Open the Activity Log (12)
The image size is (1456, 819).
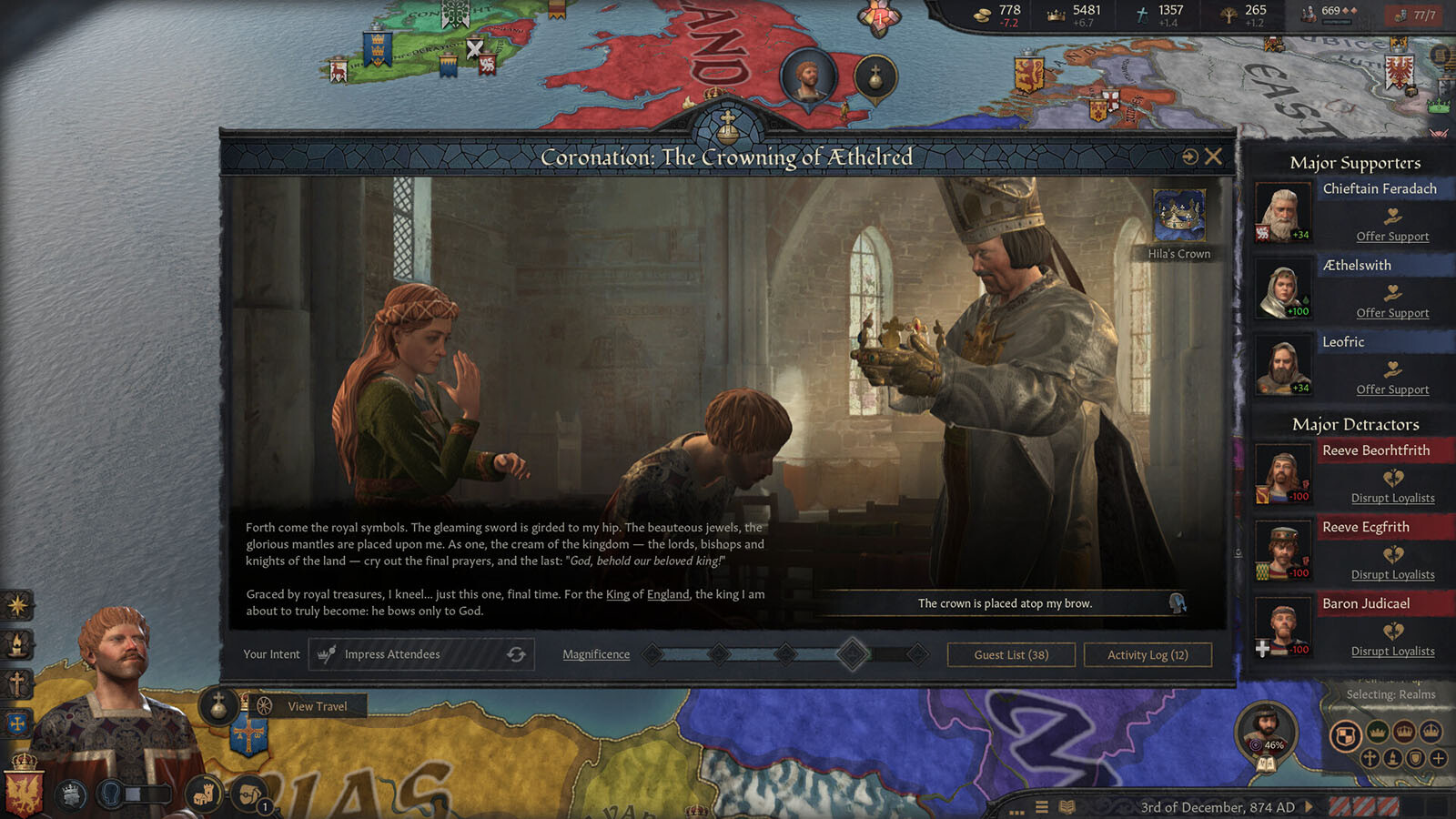[x=1148, y=654]
